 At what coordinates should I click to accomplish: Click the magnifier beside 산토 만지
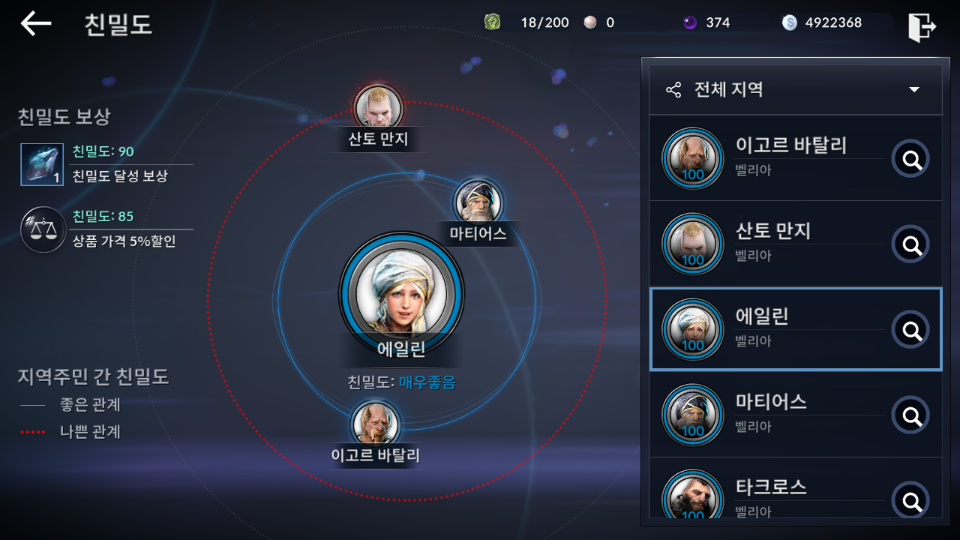click(x=910, y=244)
